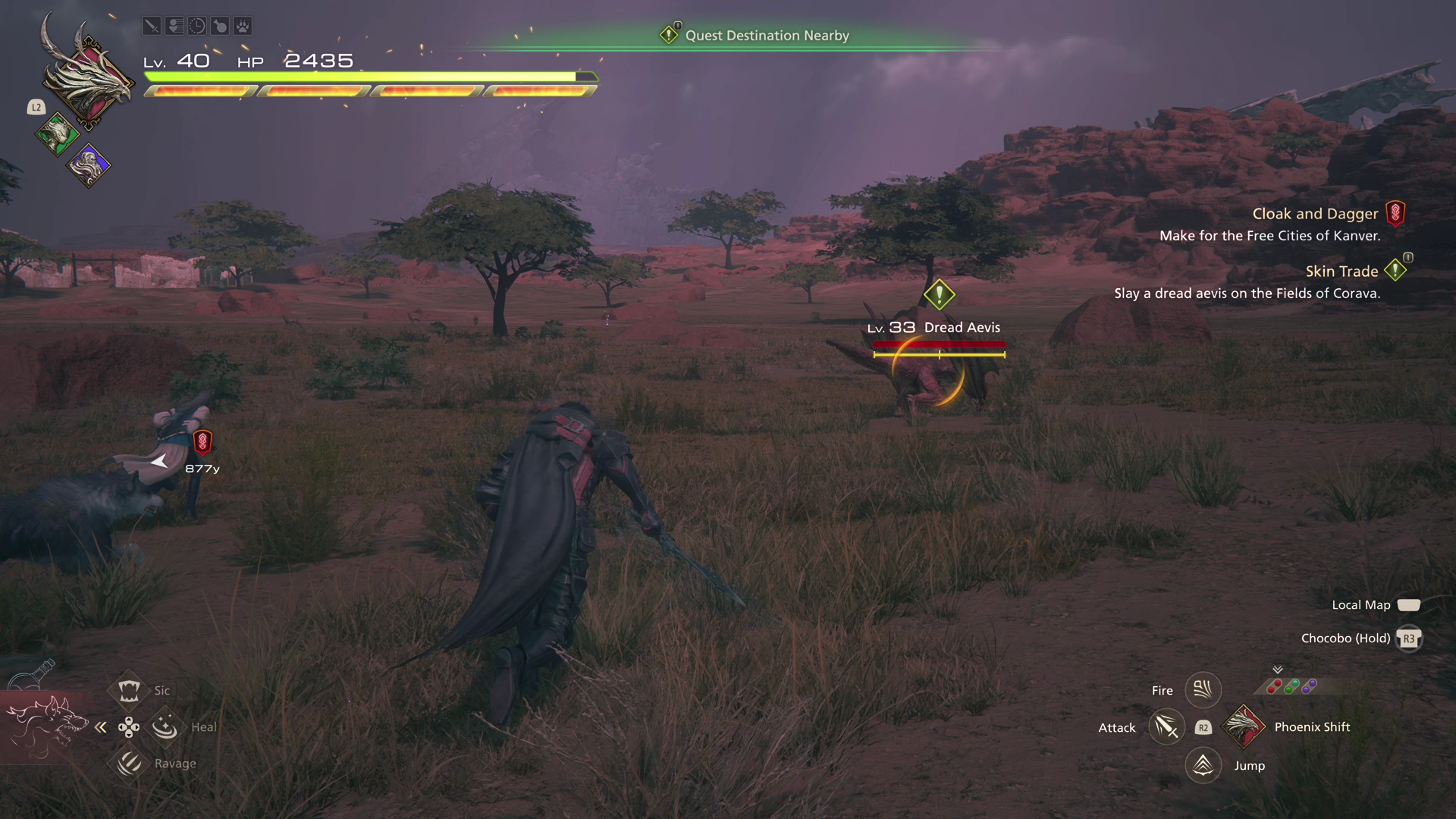Command Torgal with the Sic icon
This screenshot has width=1456, height=819.
click(x=129, y=690)
